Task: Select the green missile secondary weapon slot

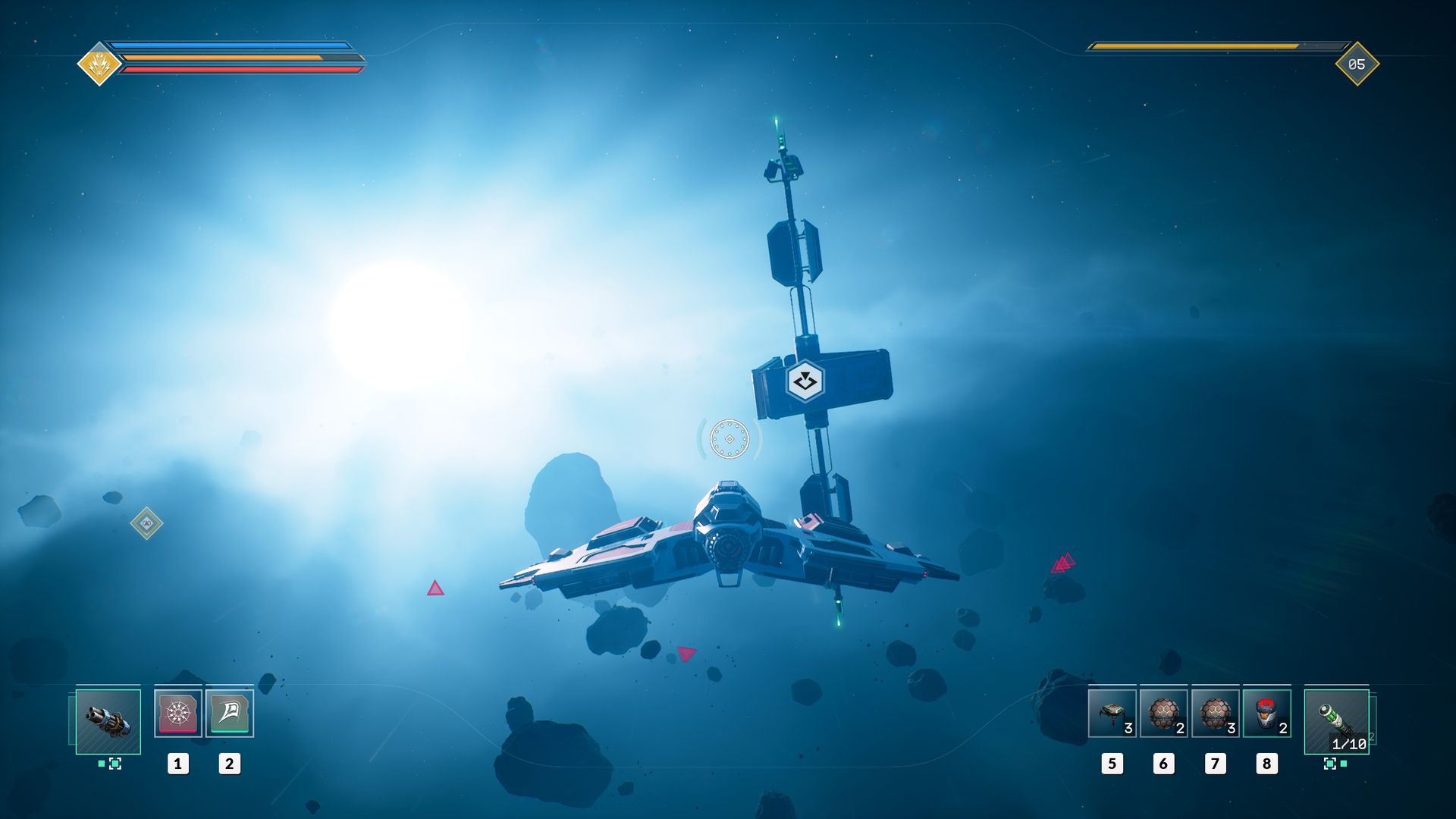Action: pos(1336,721)
